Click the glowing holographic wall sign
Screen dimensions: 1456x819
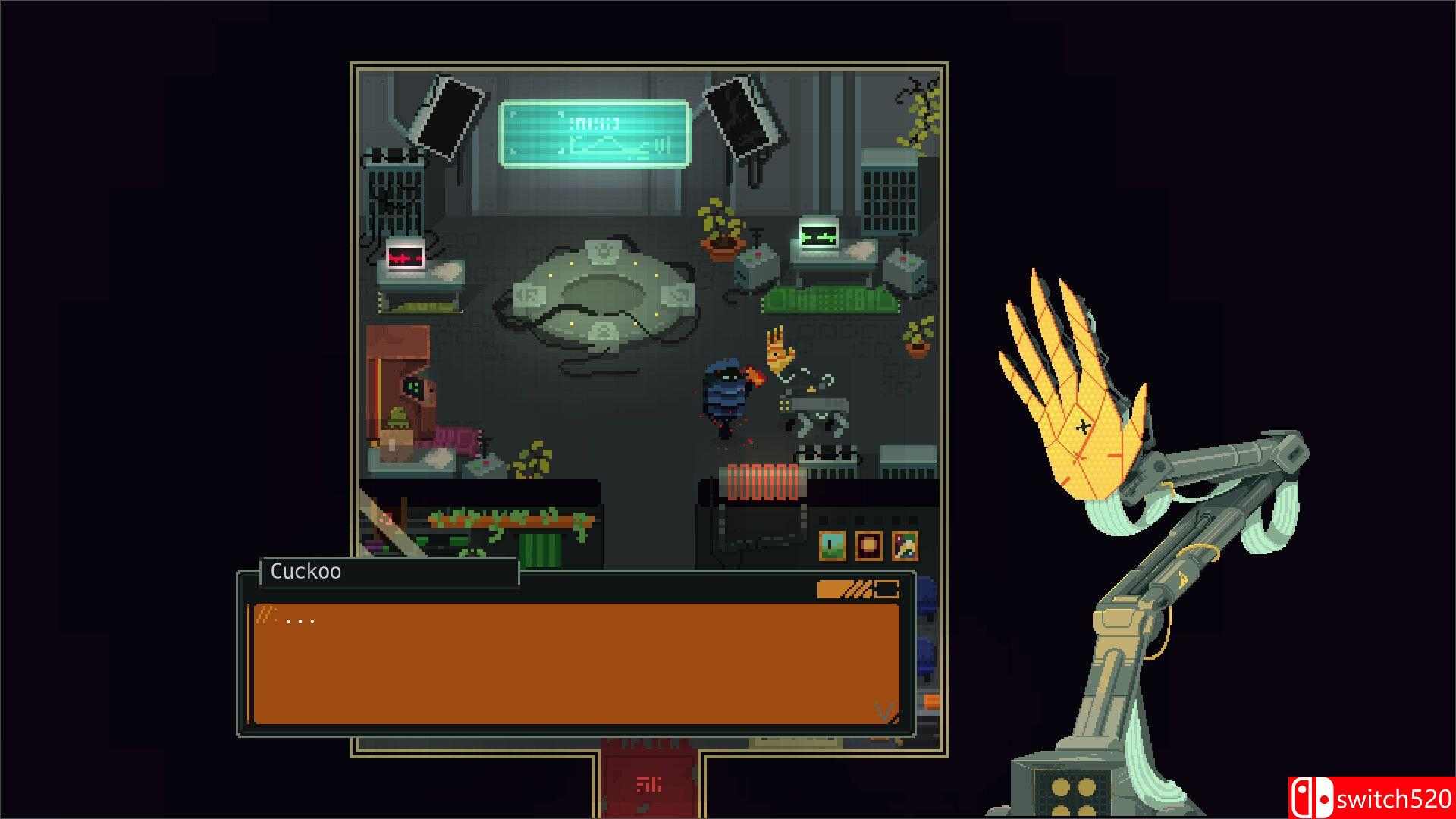pos(595,133)
